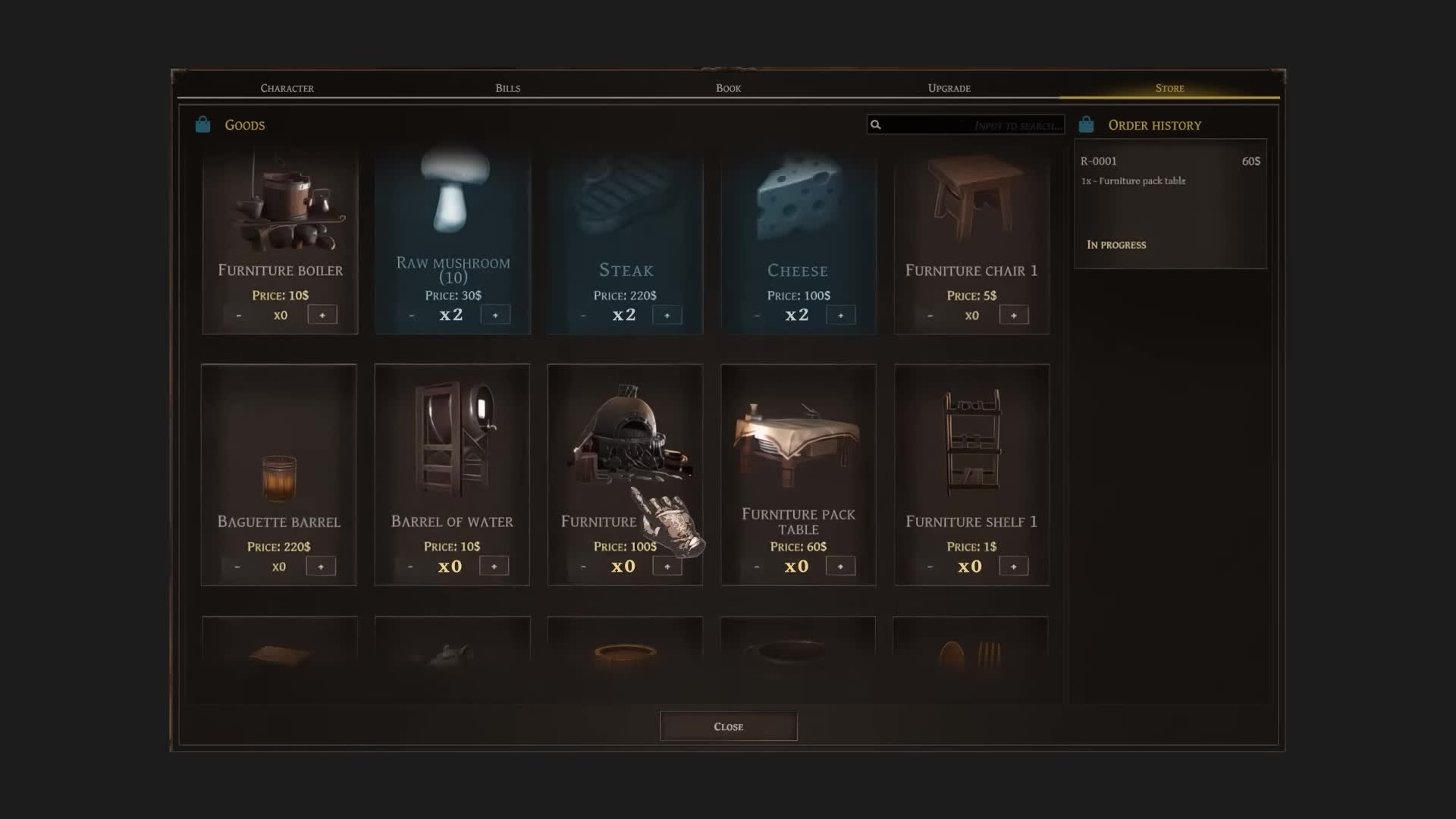The height and width of the screenshot is (819, 1456).
Task: Add one more Raw Mushroom
Action: click(x=495, y=315)
